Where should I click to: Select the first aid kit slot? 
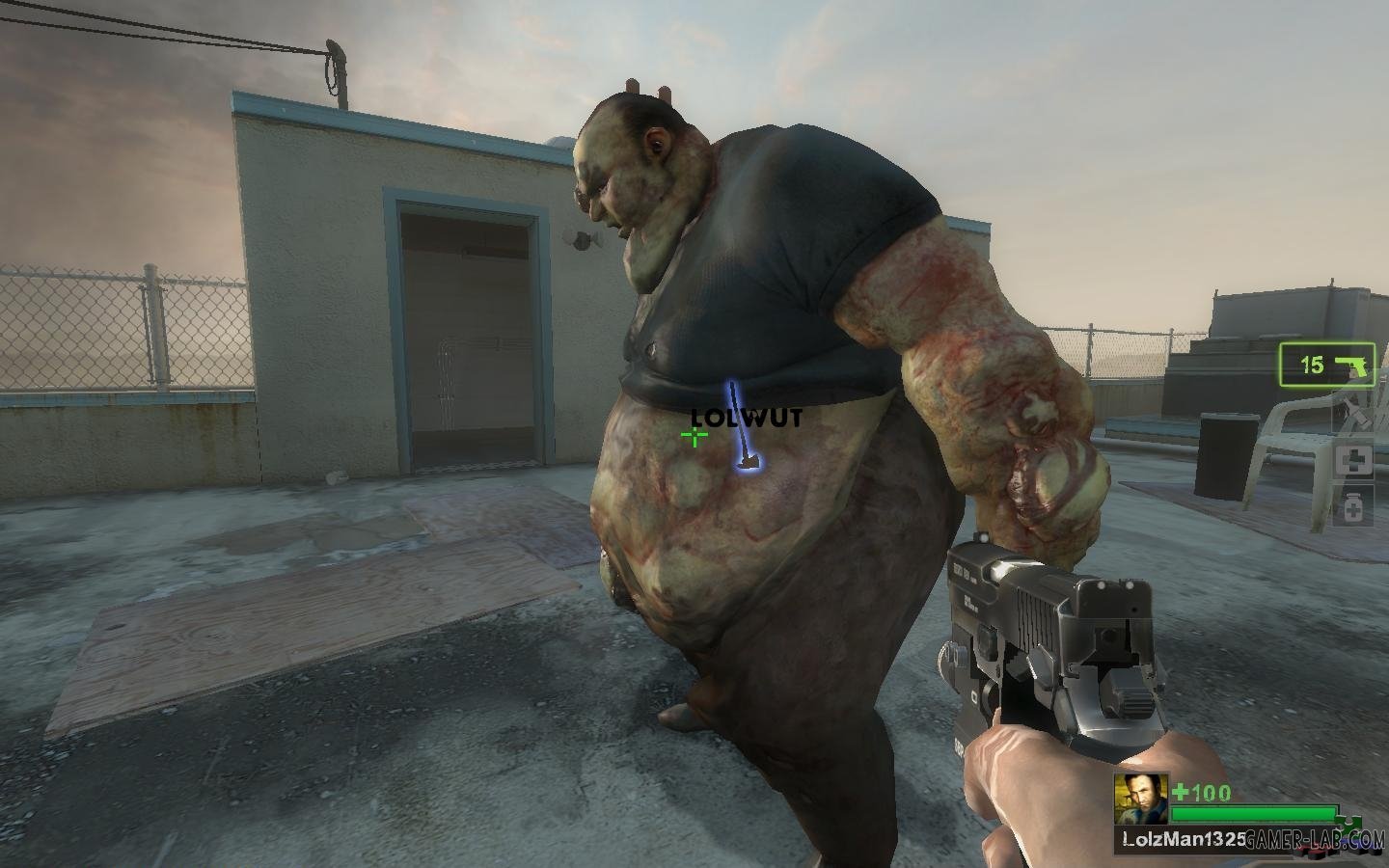point(1352,460)
